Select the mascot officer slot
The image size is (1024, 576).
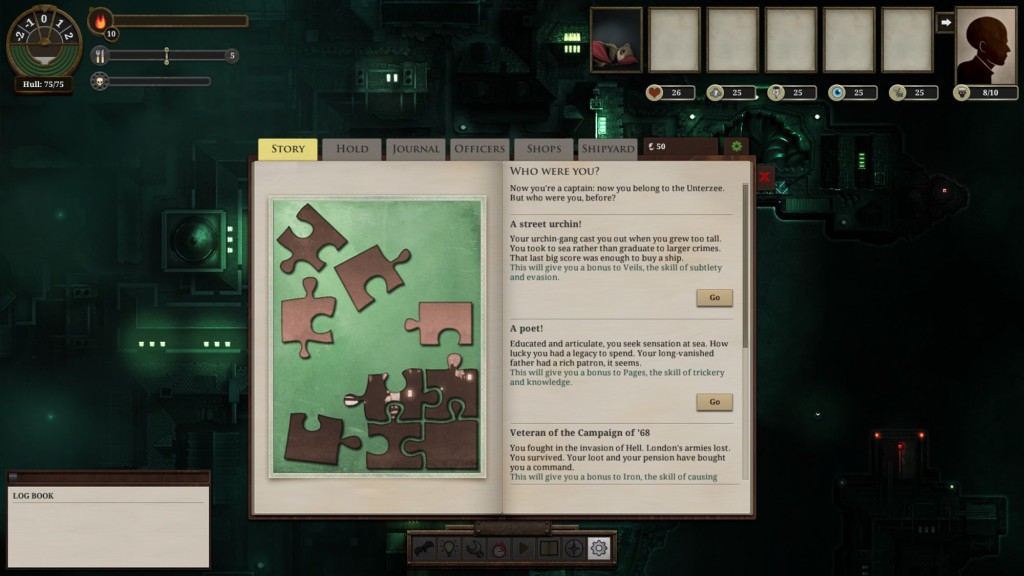click(616, 40)
